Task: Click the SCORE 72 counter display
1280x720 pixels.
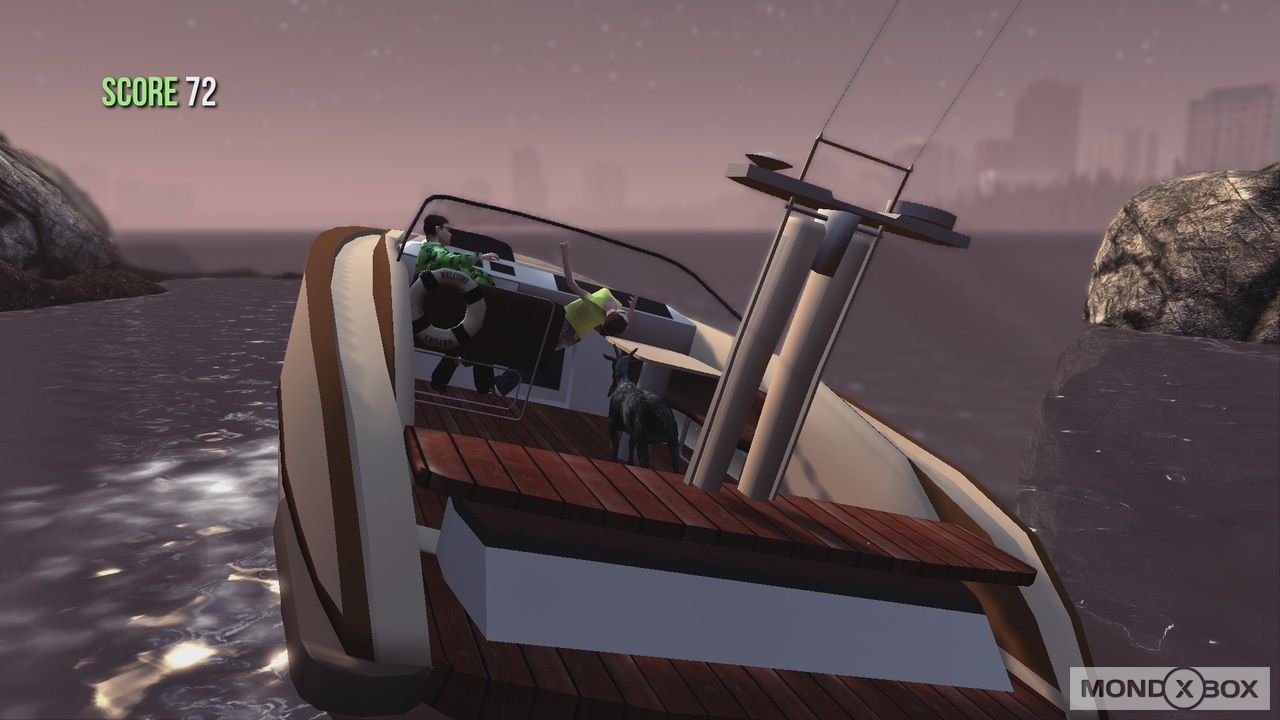Action: click(158, 93)
